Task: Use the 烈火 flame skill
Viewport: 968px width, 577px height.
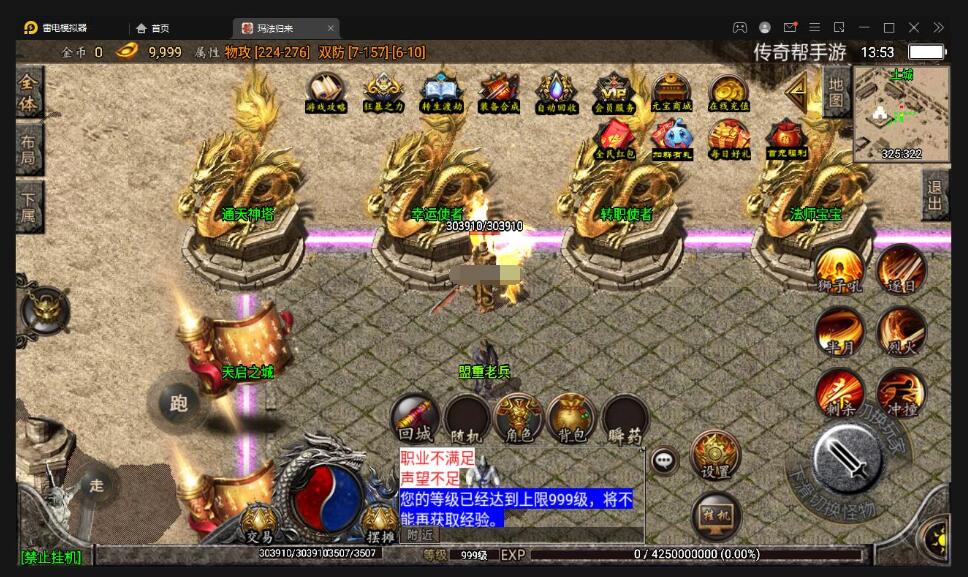Action: [x=901, y=331]
